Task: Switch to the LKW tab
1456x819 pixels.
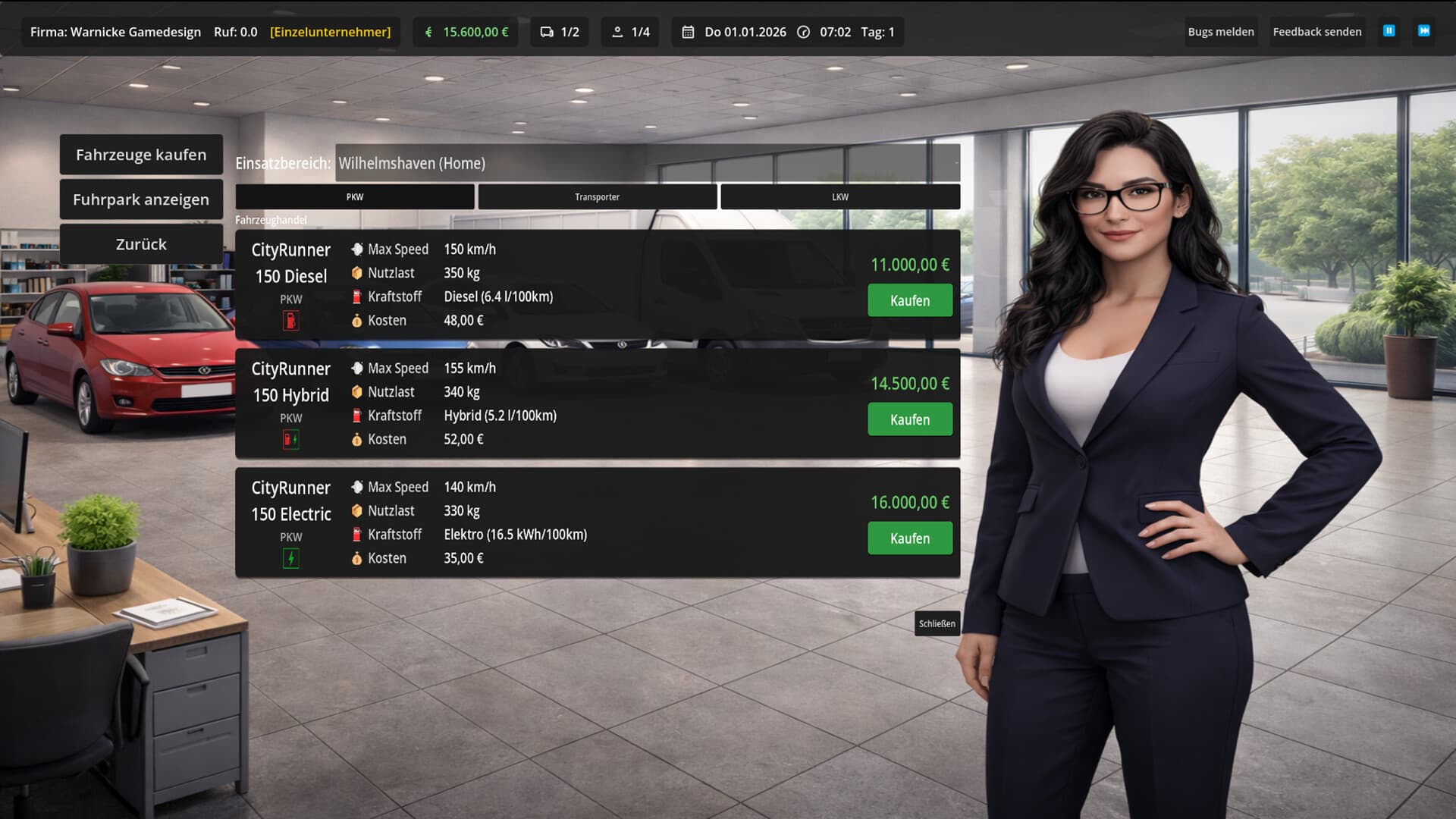Action: coord(840,196)
